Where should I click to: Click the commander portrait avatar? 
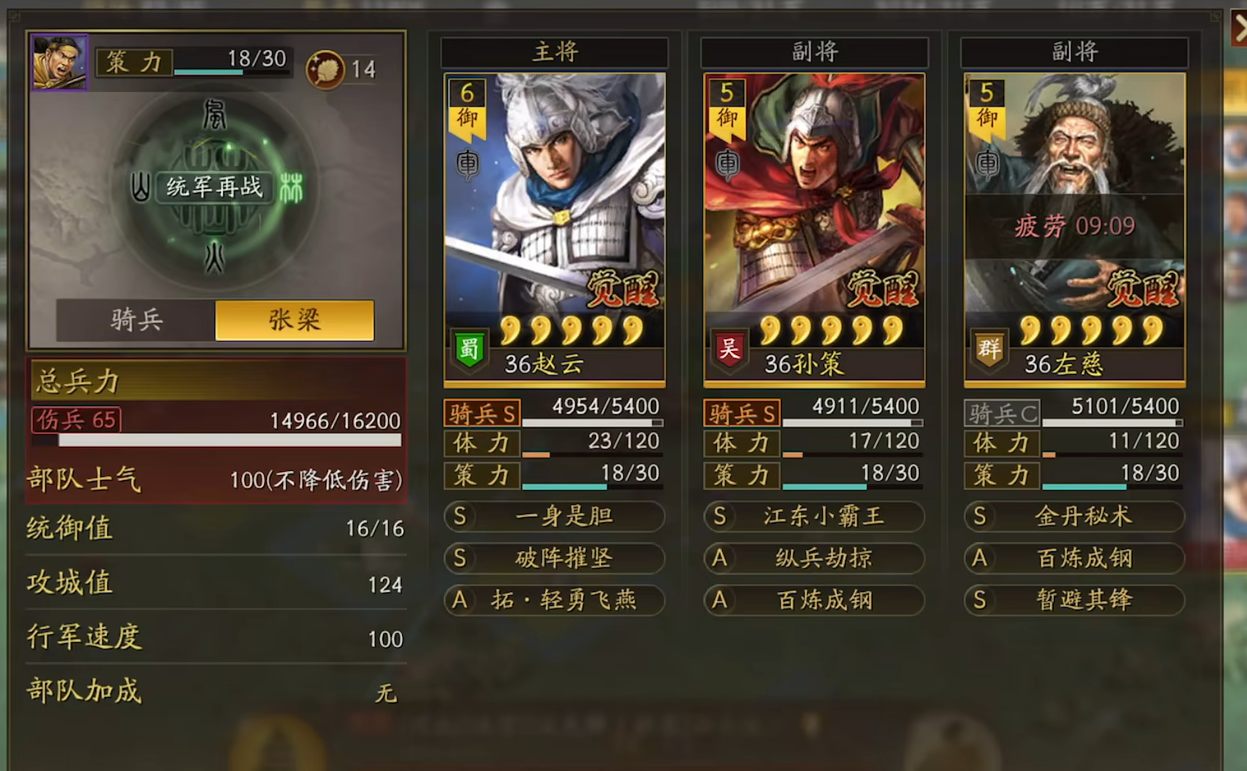59,62
